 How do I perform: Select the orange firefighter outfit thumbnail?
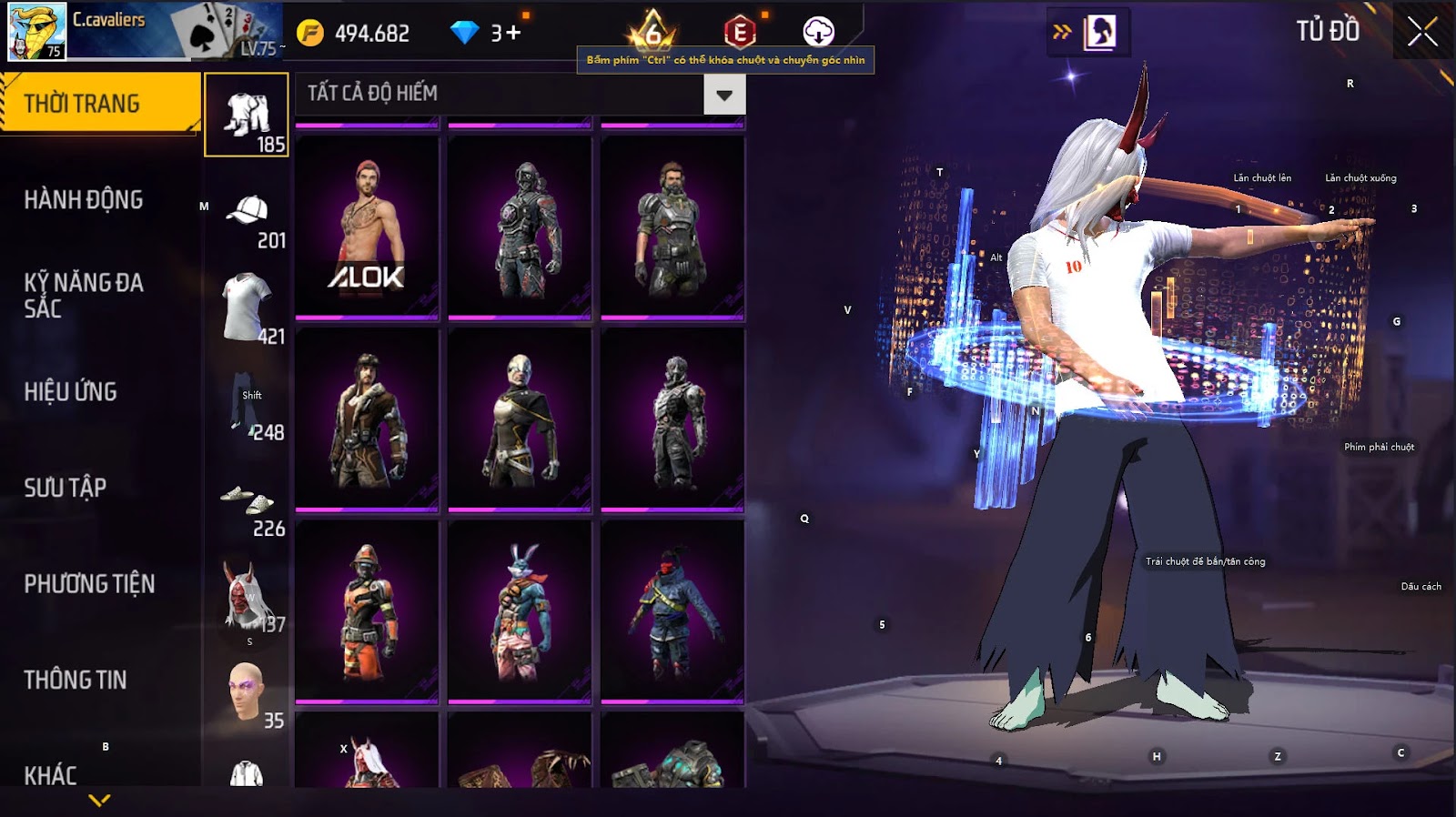pos(368,611)
